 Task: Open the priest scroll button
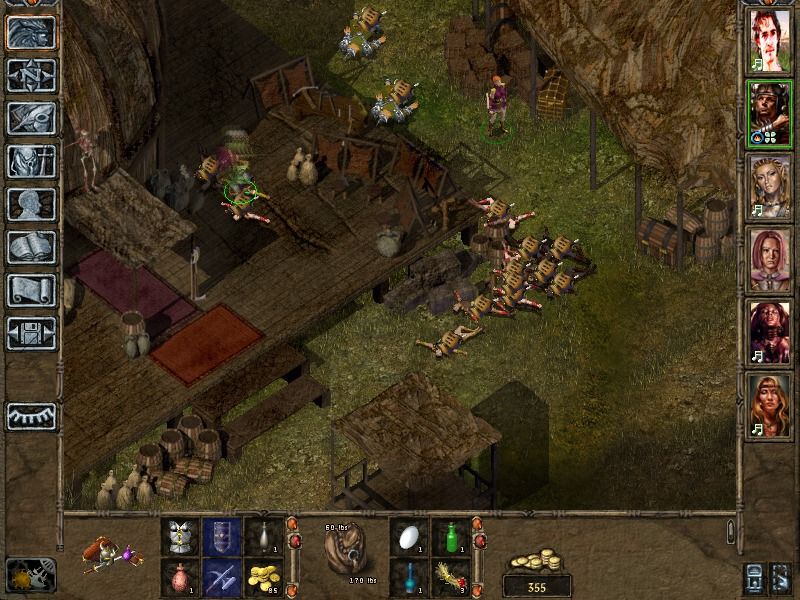31,290
